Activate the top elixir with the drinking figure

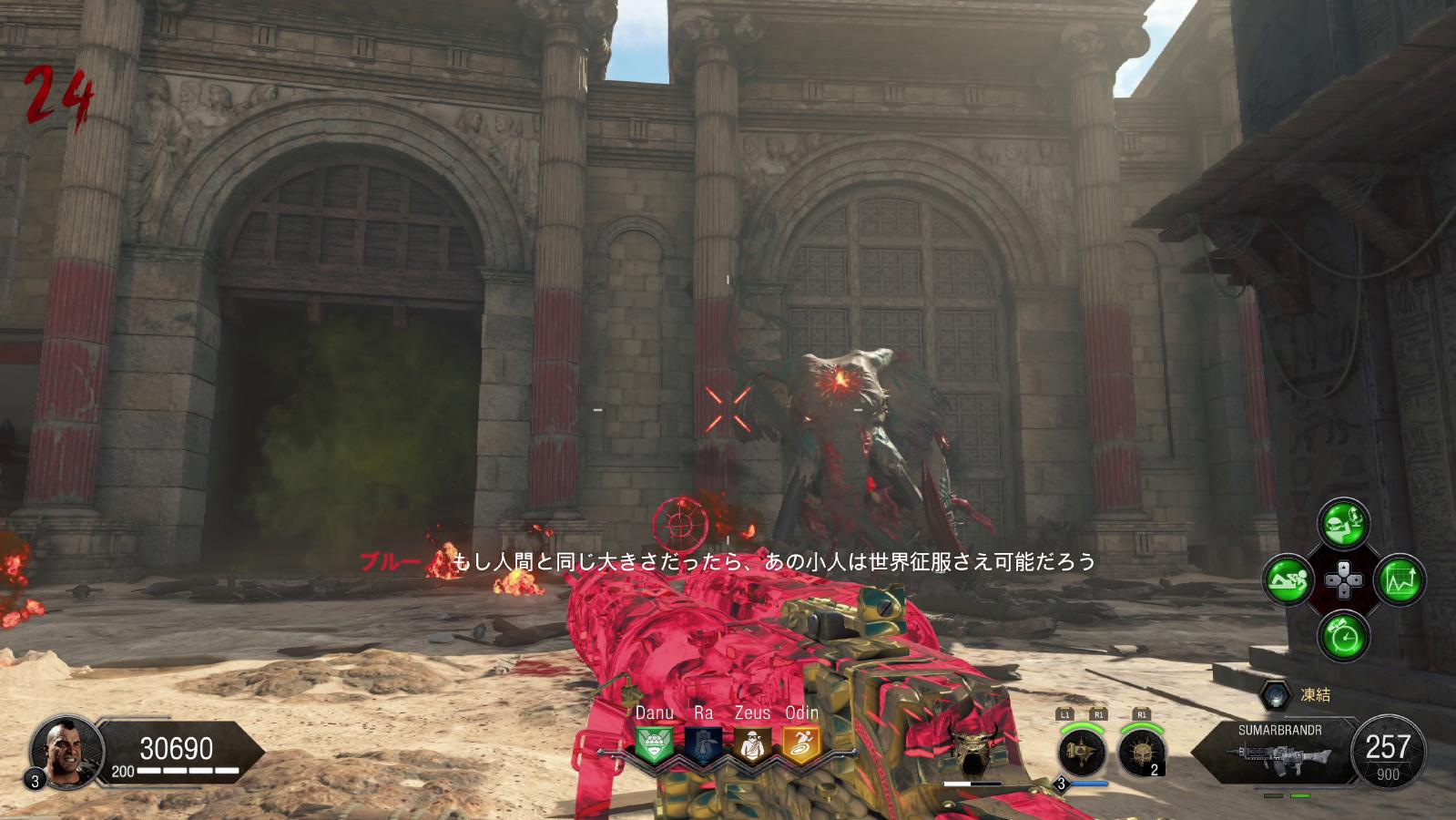point(1343,524)
